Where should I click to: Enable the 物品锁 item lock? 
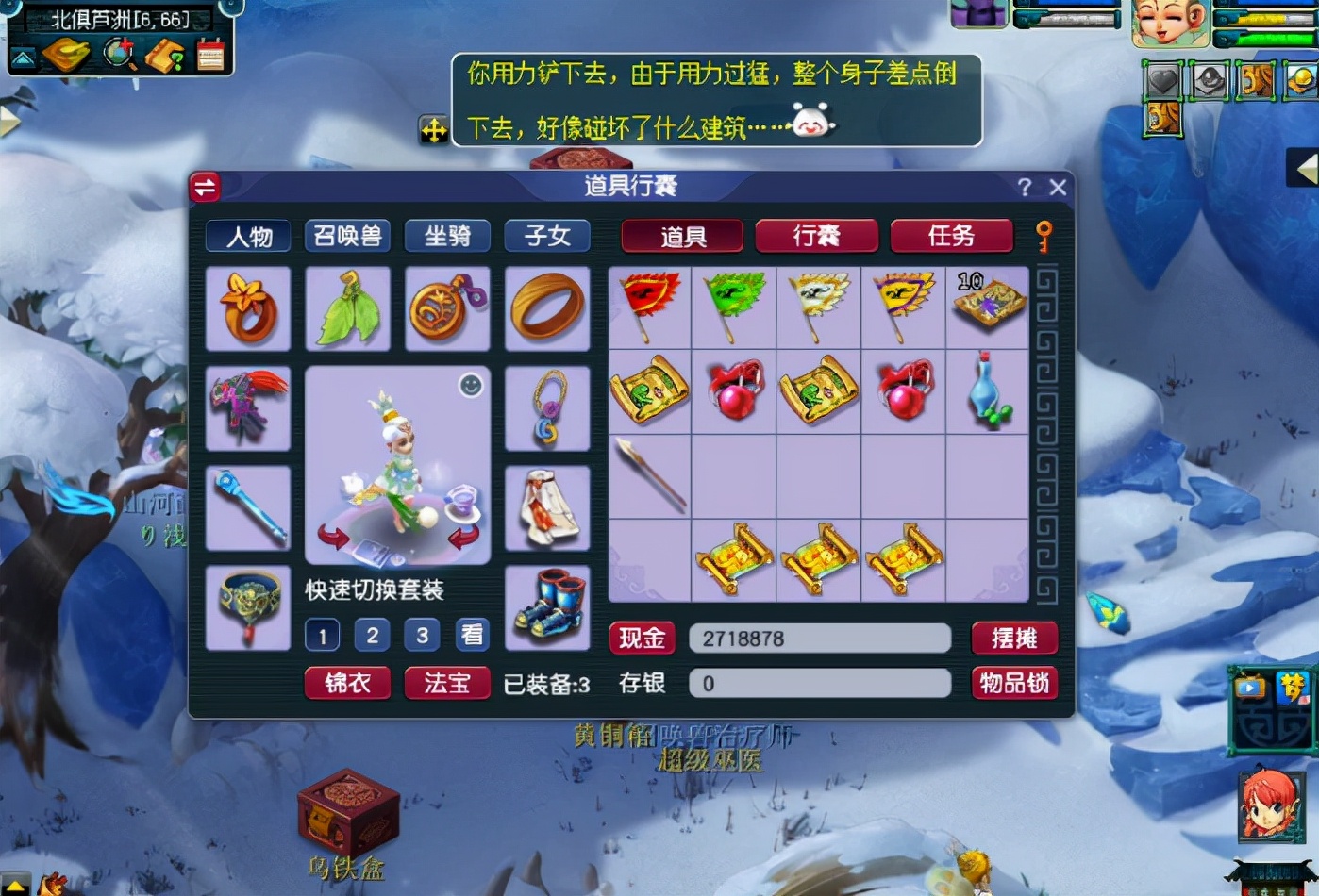click(1015, 683)
